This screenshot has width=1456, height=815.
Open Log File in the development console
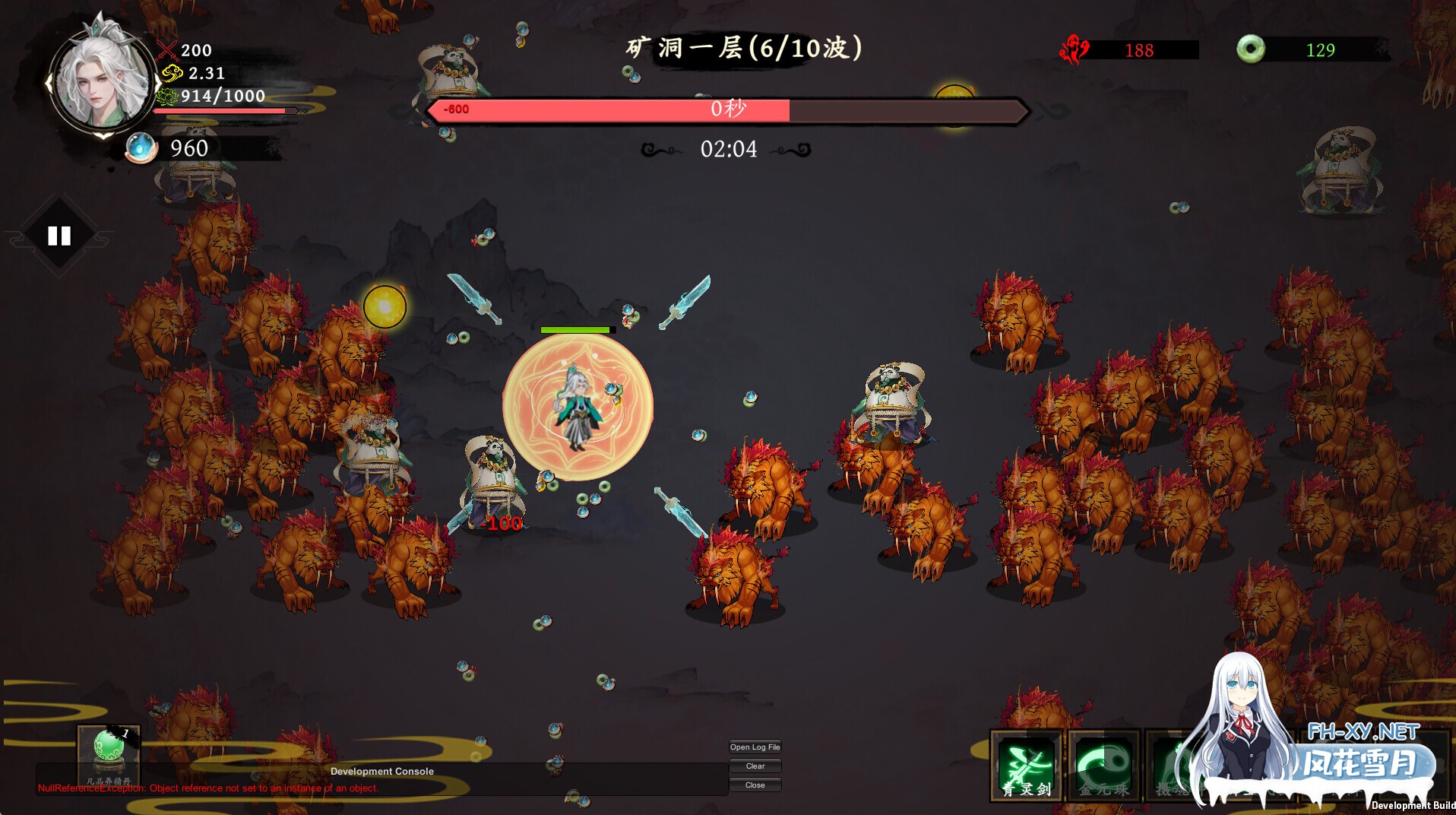pyautogui.click(x=755, y=747)
